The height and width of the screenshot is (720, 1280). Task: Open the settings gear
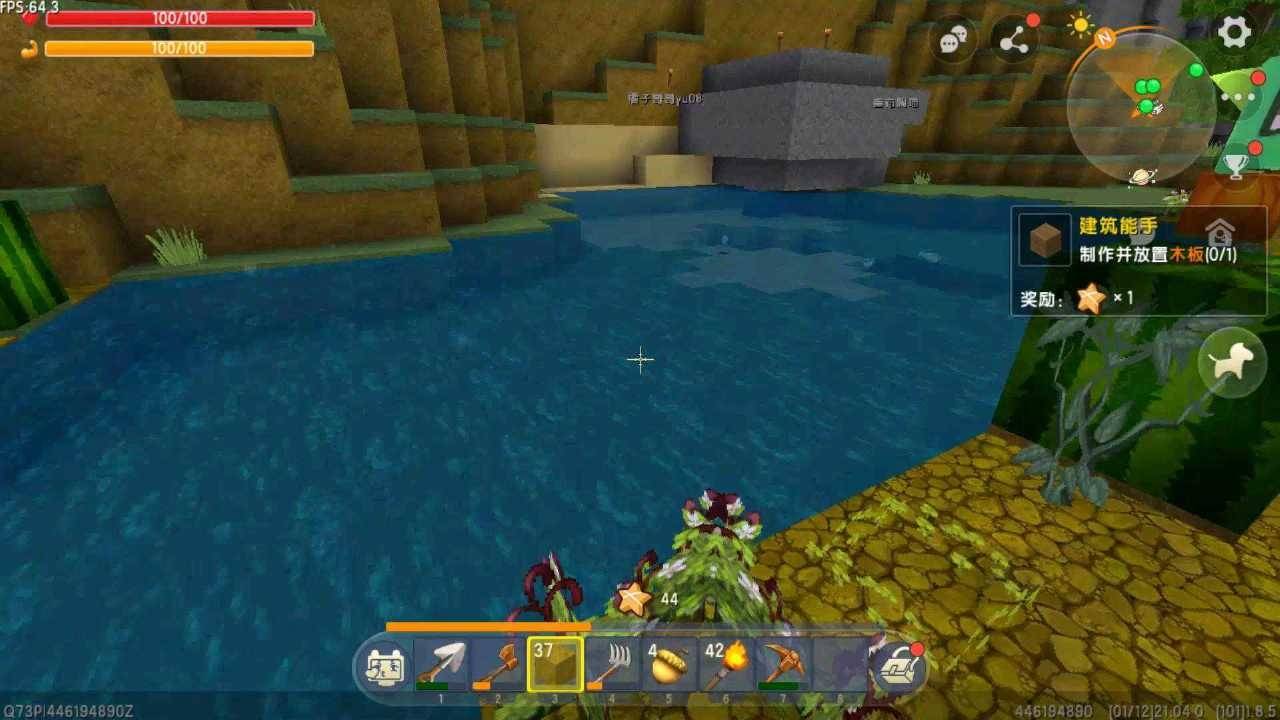click(1235, 33)
